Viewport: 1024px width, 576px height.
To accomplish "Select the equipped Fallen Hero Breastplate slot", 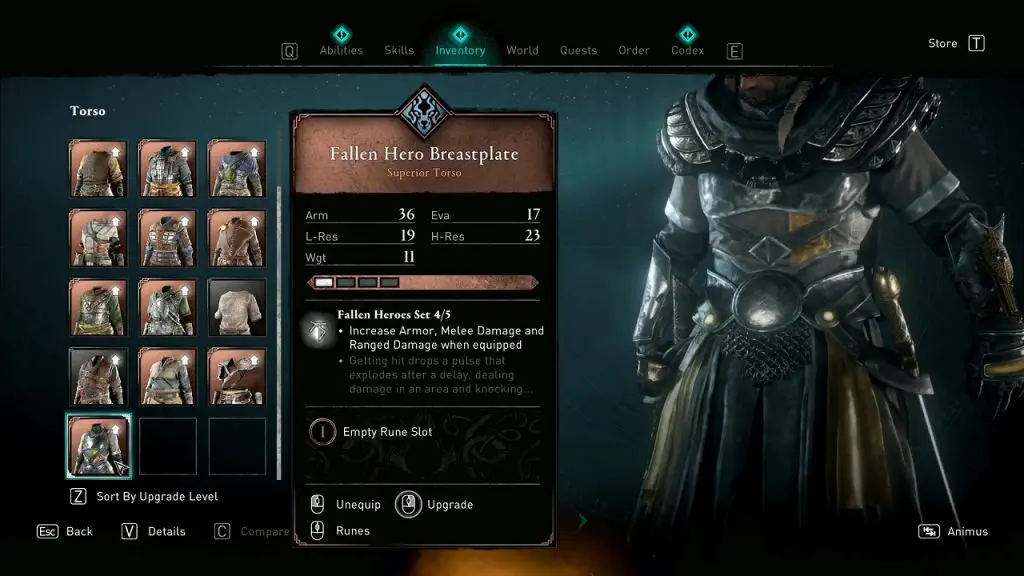I will (x=98, y=446).
